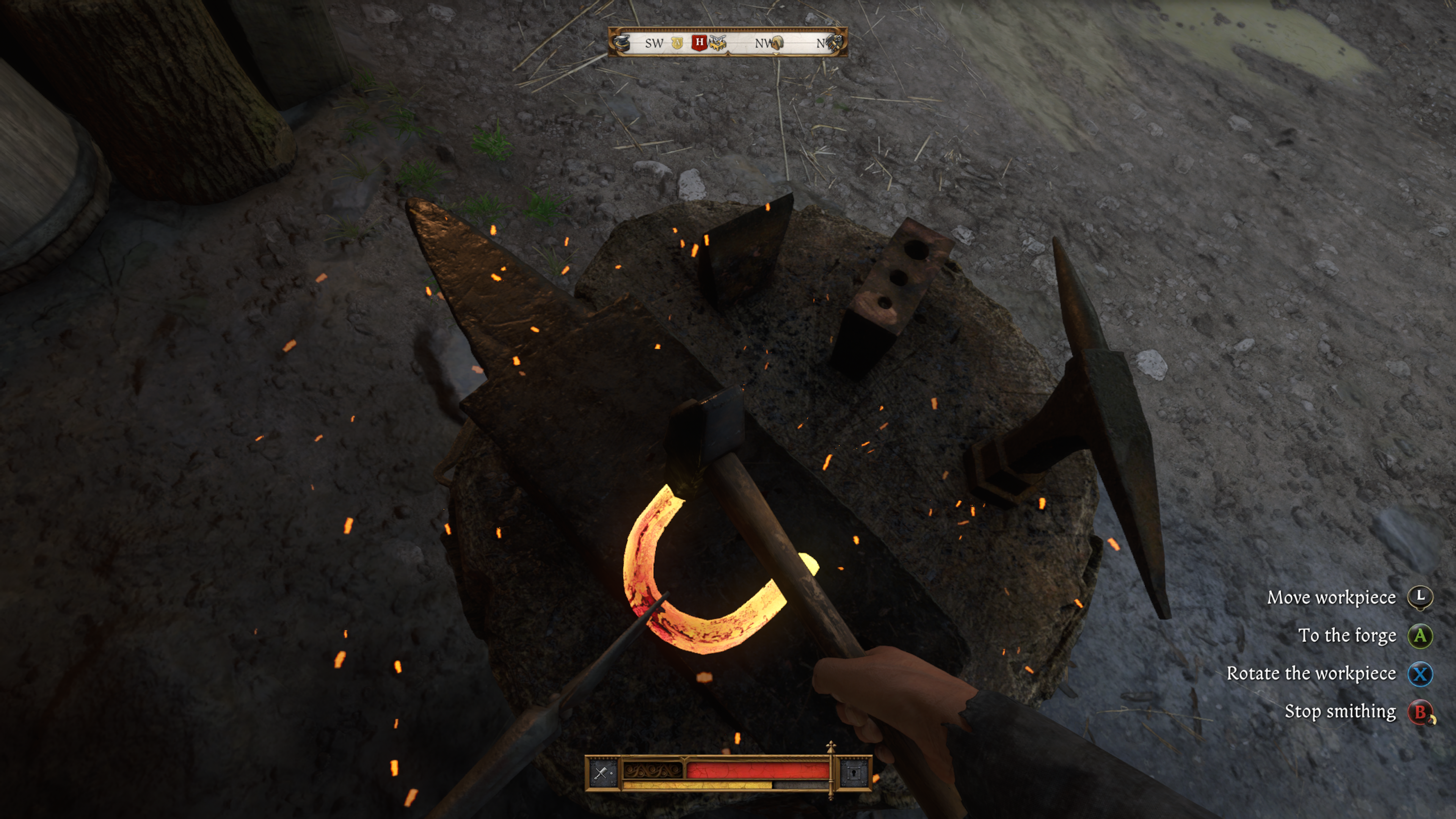The width and height of the screenshot is (1456, 819).
Task: Select the 'Rotate the workpiece' action
Action: click(1311, 674)
